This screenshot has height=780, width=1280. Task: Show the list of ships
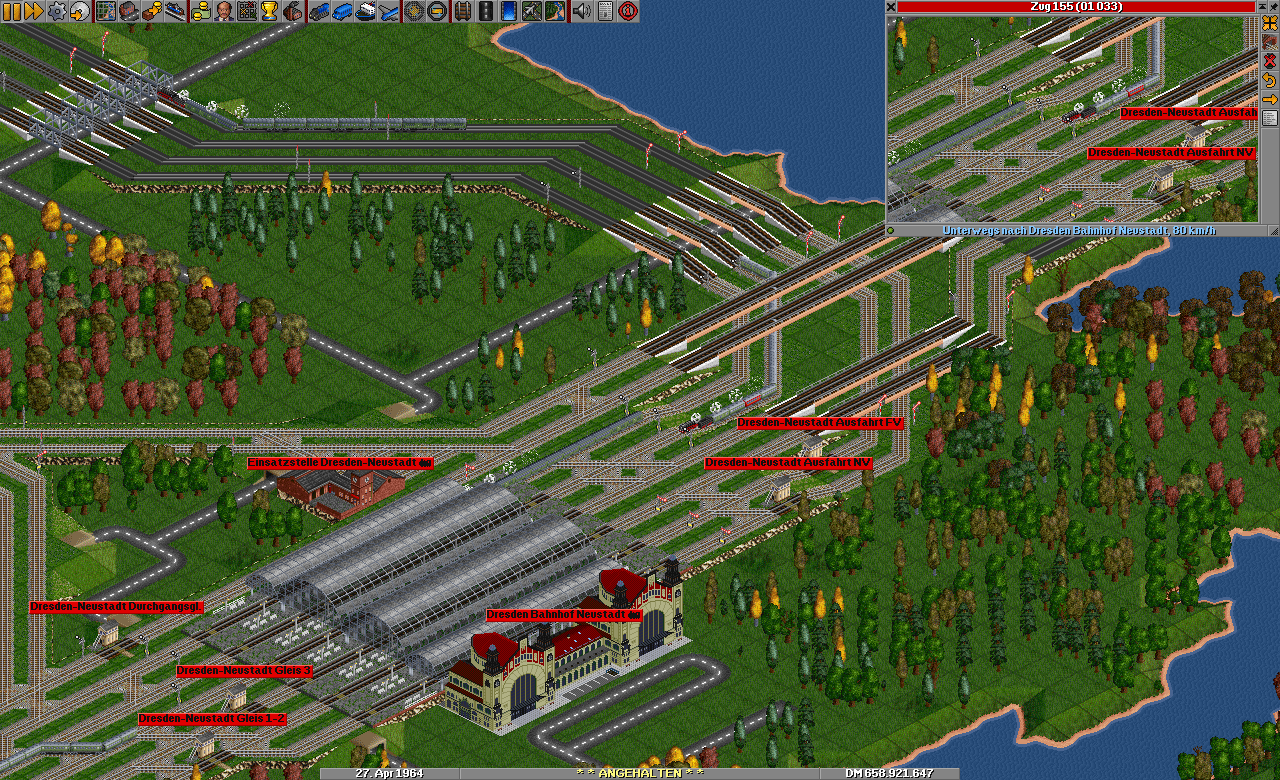coord(365,11)
